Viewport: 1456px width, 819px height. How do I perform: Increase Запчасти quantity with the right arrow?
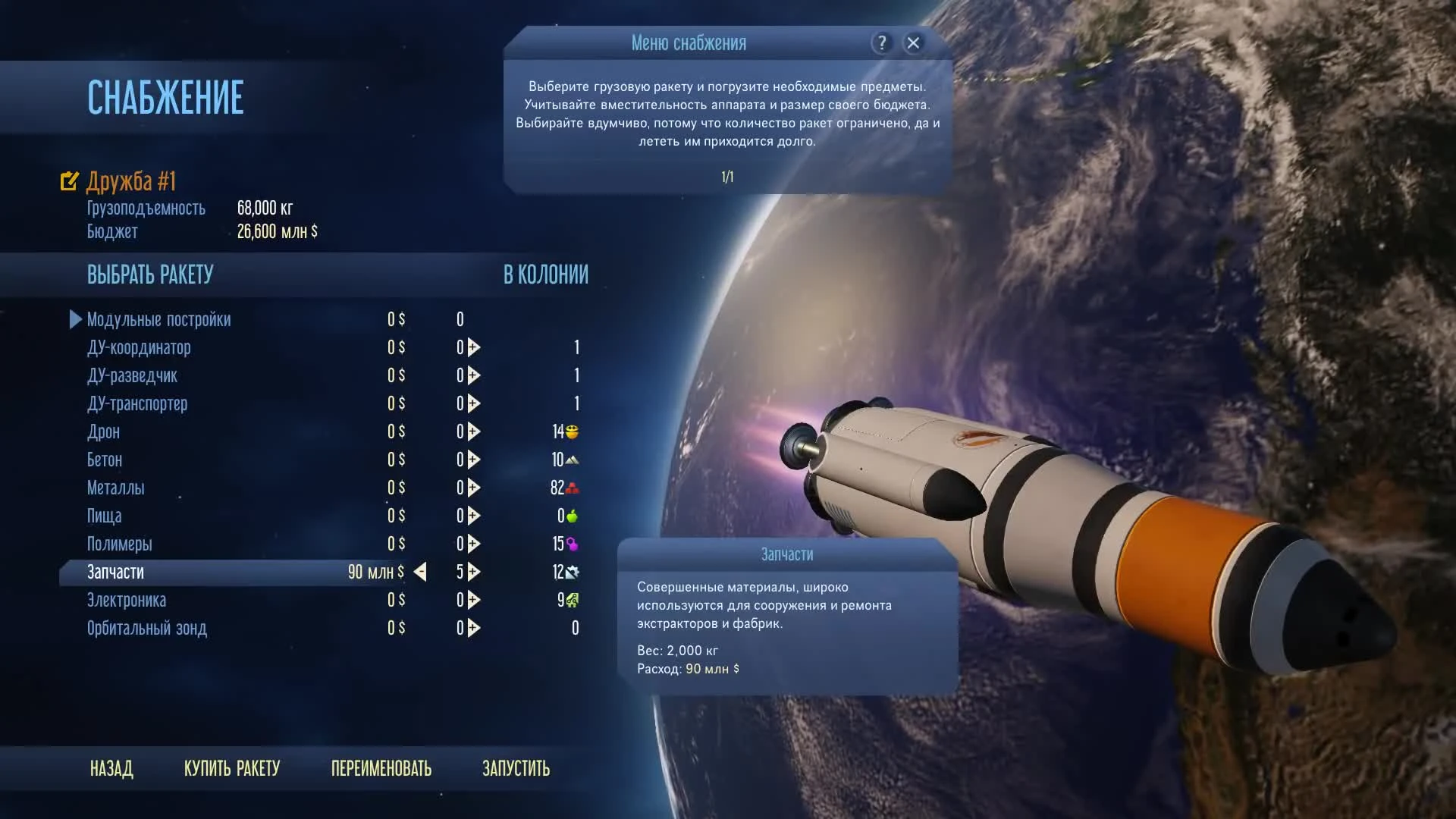(472, 573)
